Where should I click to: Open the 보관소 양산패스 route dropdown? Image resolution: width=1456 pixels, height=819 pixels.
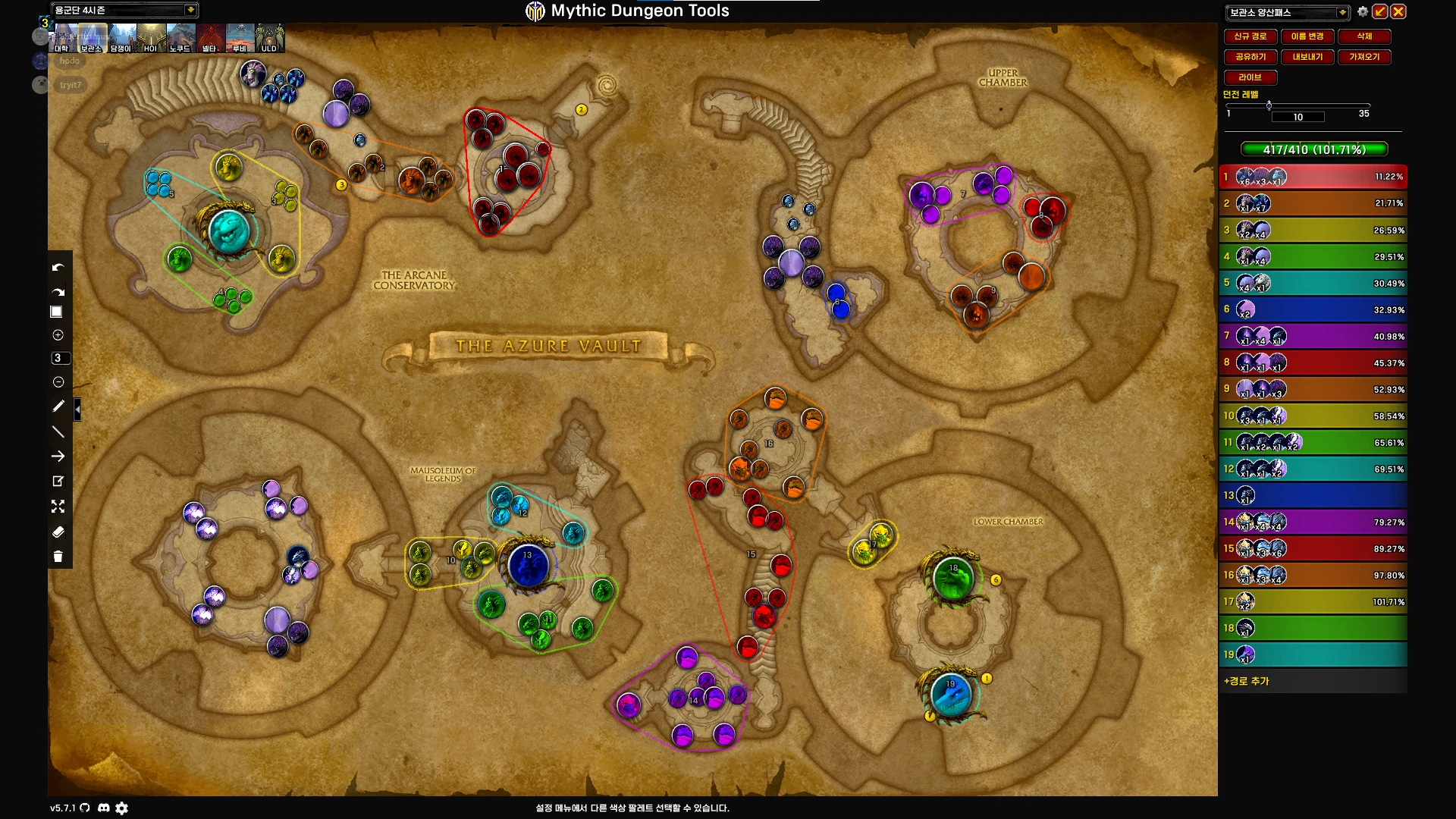(x=1342, y=12)
